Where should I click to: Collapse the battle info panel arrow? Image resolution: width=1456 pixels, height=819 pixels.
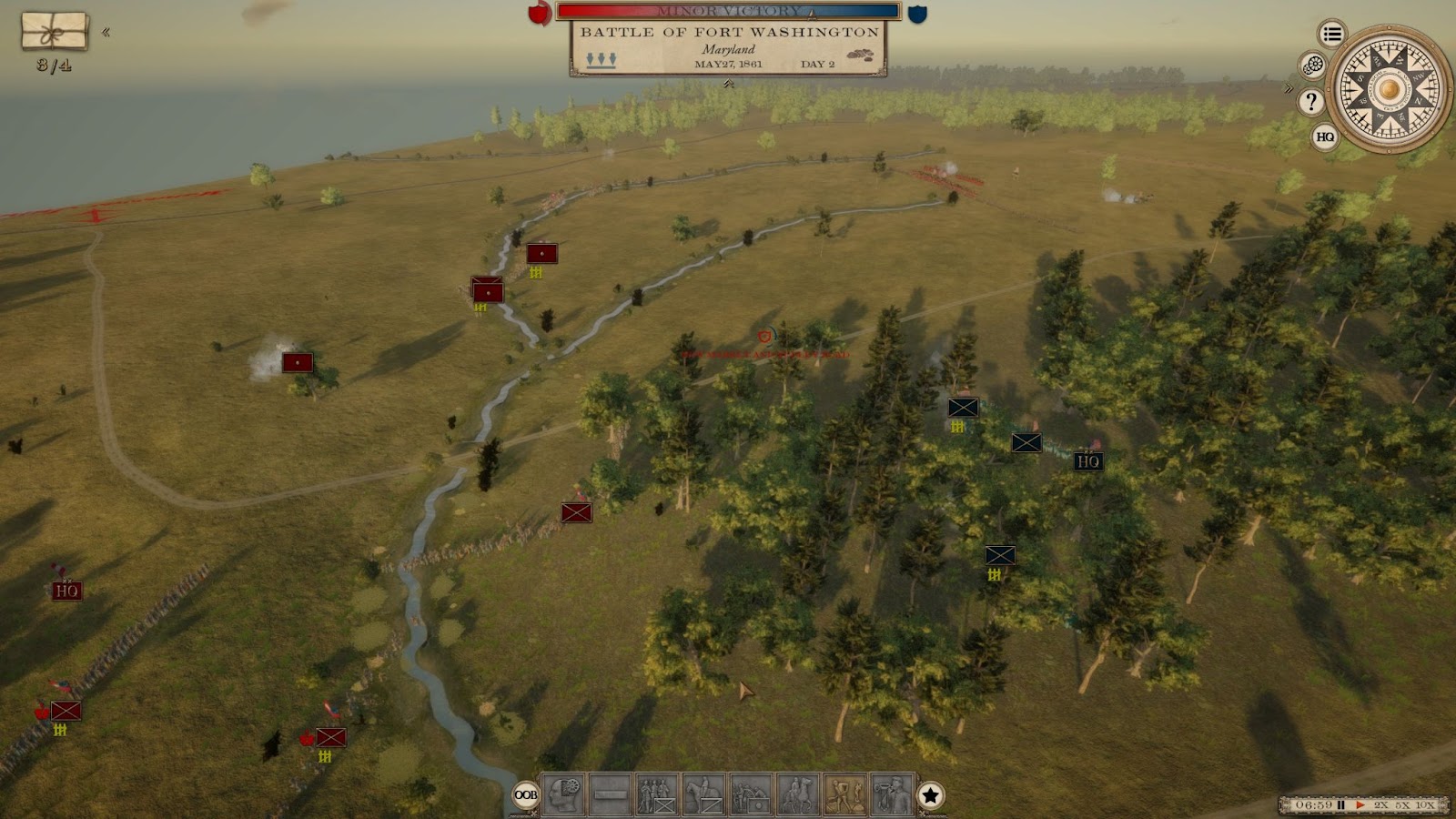pos(728,84)
